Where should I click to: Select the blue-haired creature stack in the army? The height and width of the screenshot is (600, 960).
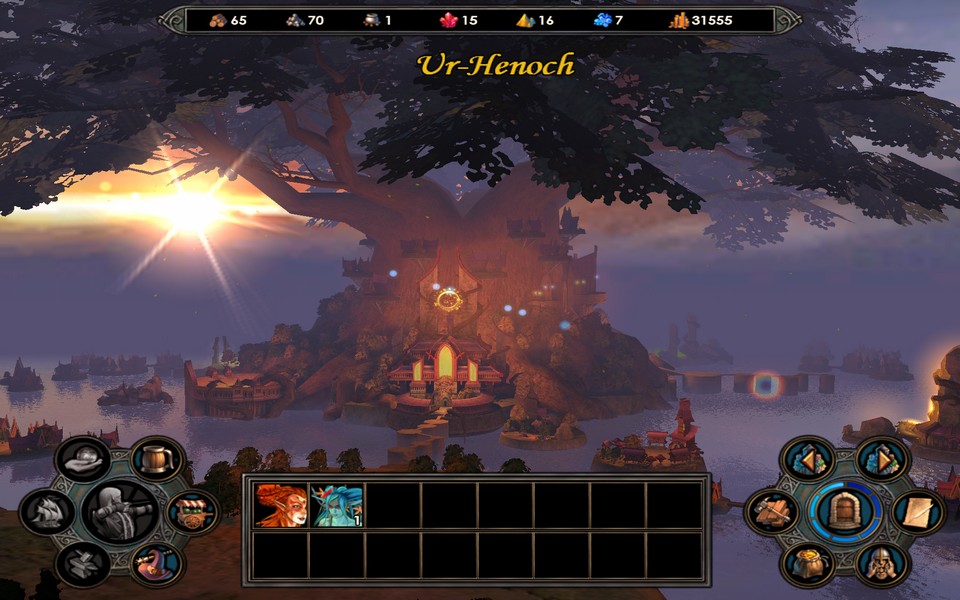[337, 505]
